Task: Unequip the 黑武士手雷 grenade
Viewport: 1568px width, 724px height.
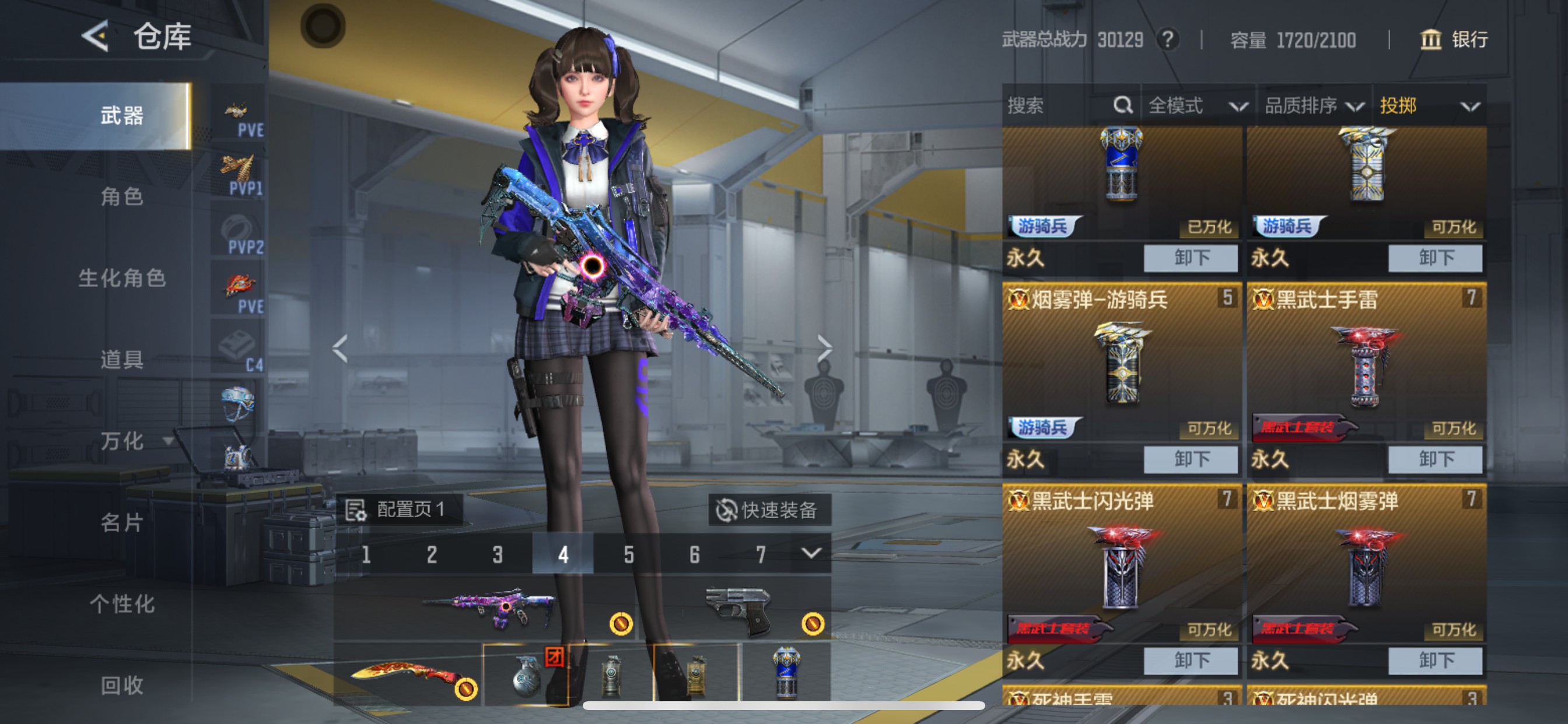Action: 1434,459
